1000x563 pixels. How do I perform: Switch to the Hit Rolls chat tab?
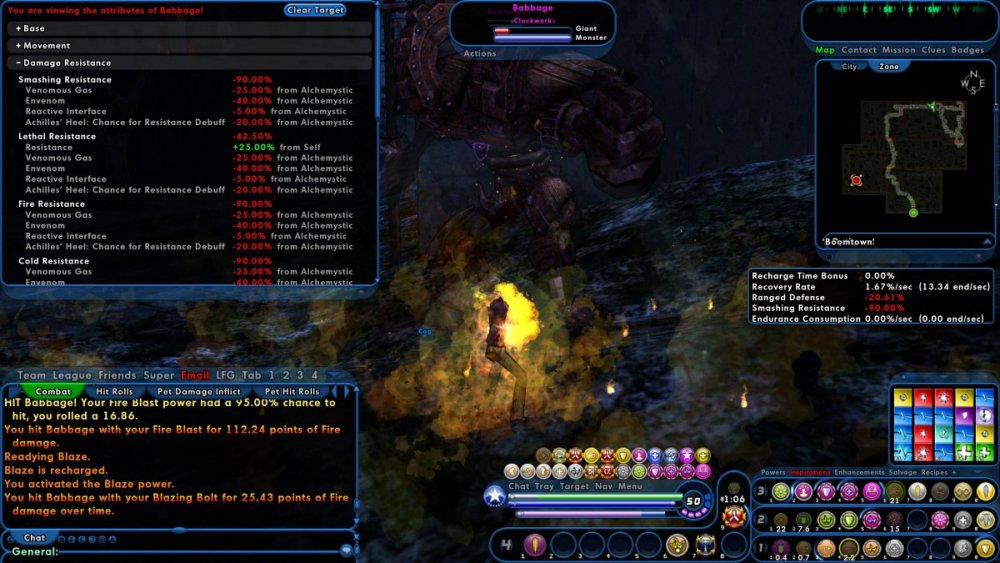click(115, 392)
